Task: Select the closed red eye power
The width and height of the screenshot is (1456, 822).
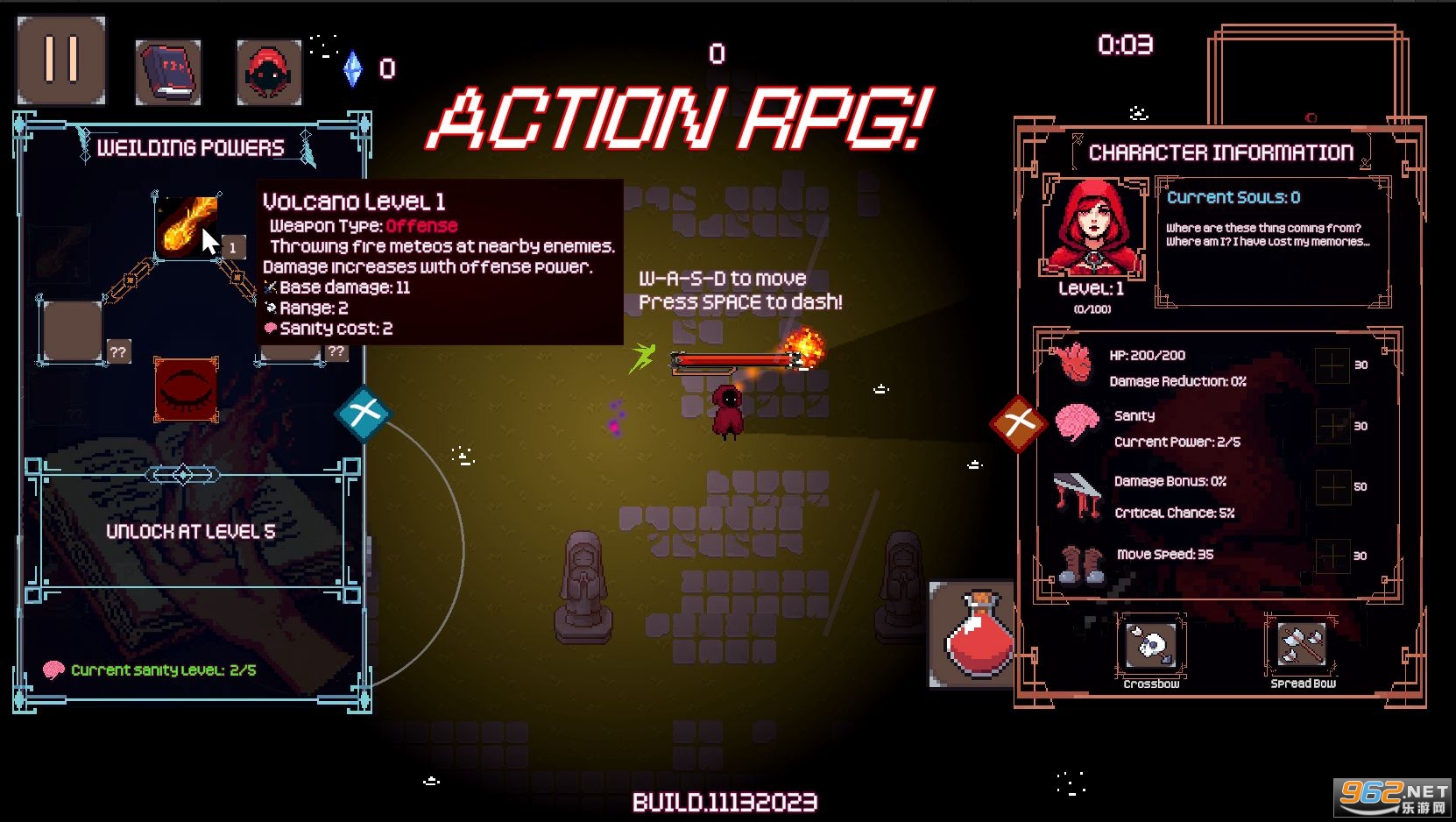Action: (186, 389)
